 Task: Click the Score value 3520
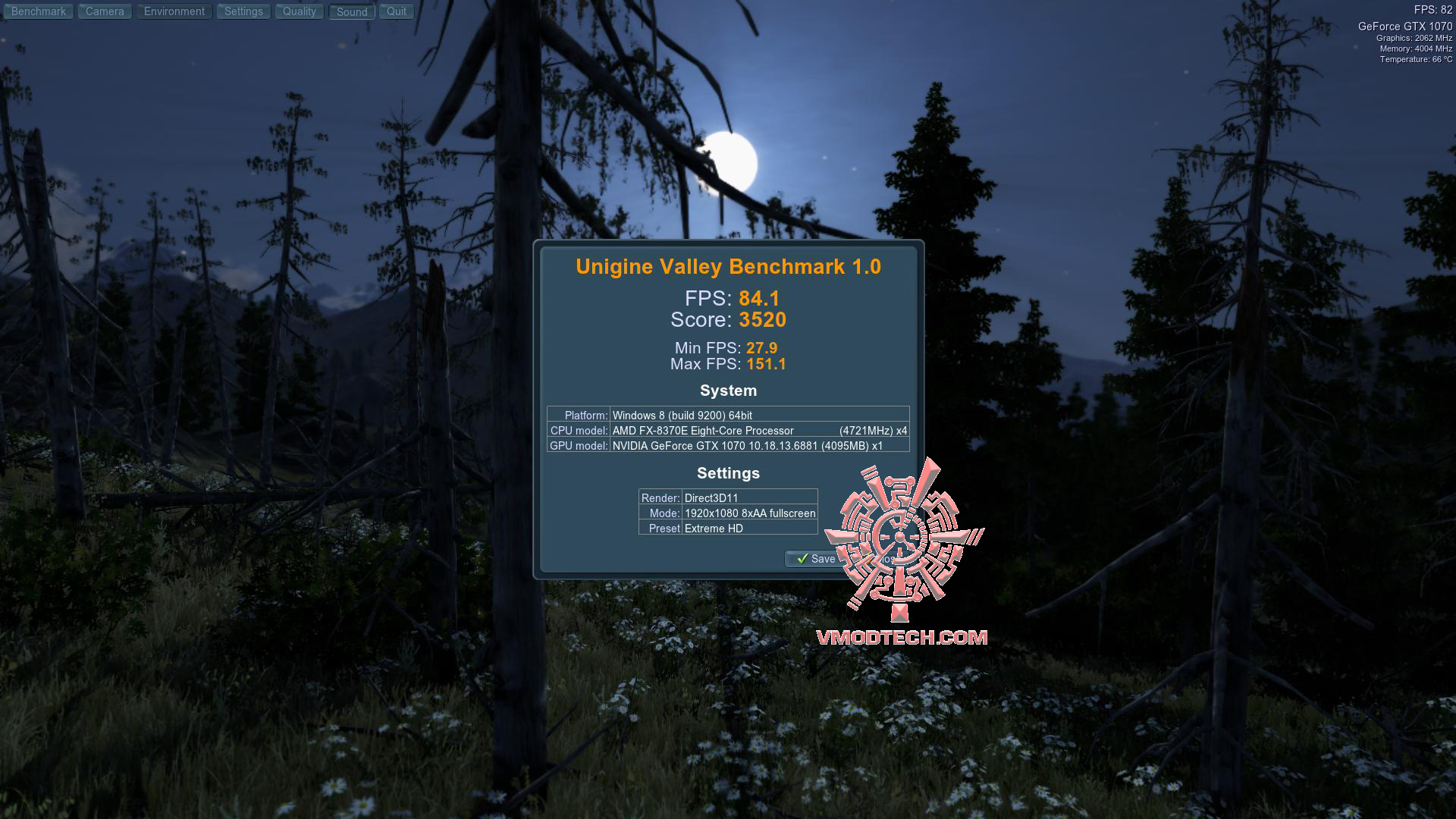[x=764, y=320]
